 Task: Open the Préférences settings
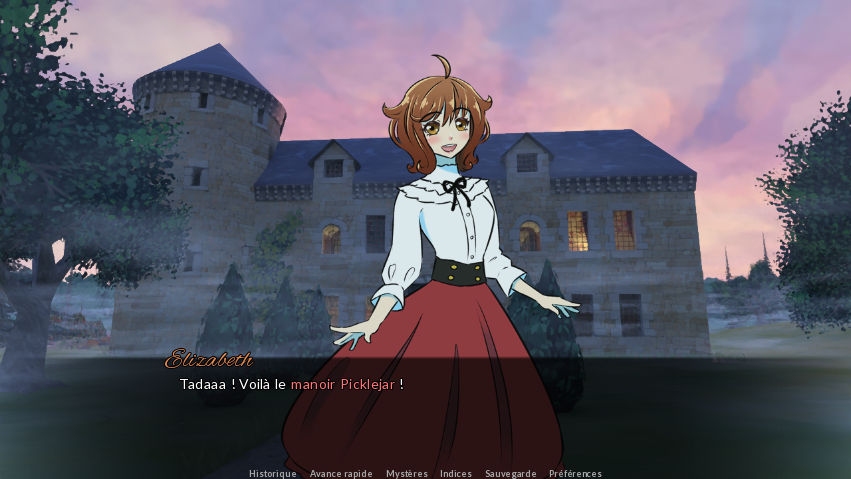[x=575, y=473]
